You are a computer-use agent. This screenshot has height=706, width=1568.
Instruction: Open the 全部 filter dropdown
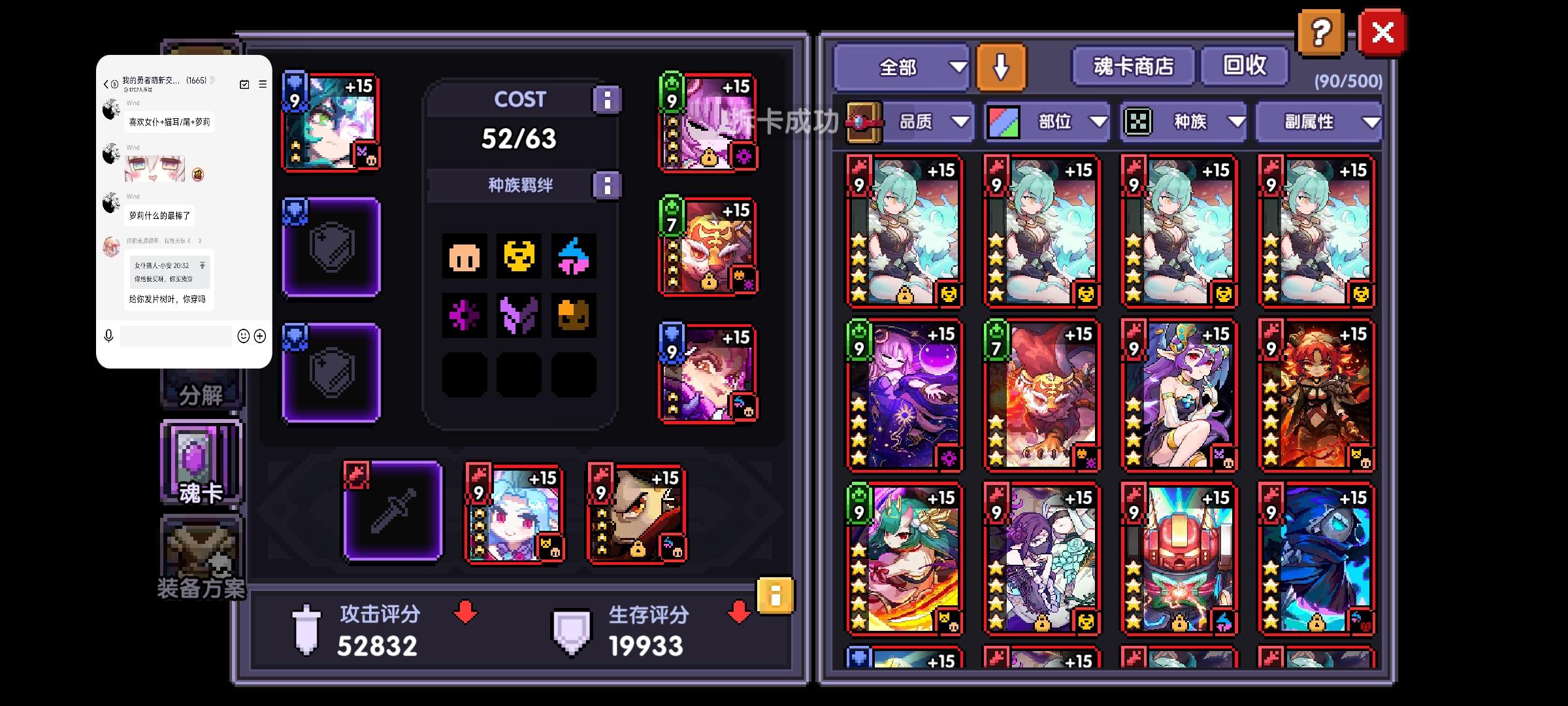[902, 66]
